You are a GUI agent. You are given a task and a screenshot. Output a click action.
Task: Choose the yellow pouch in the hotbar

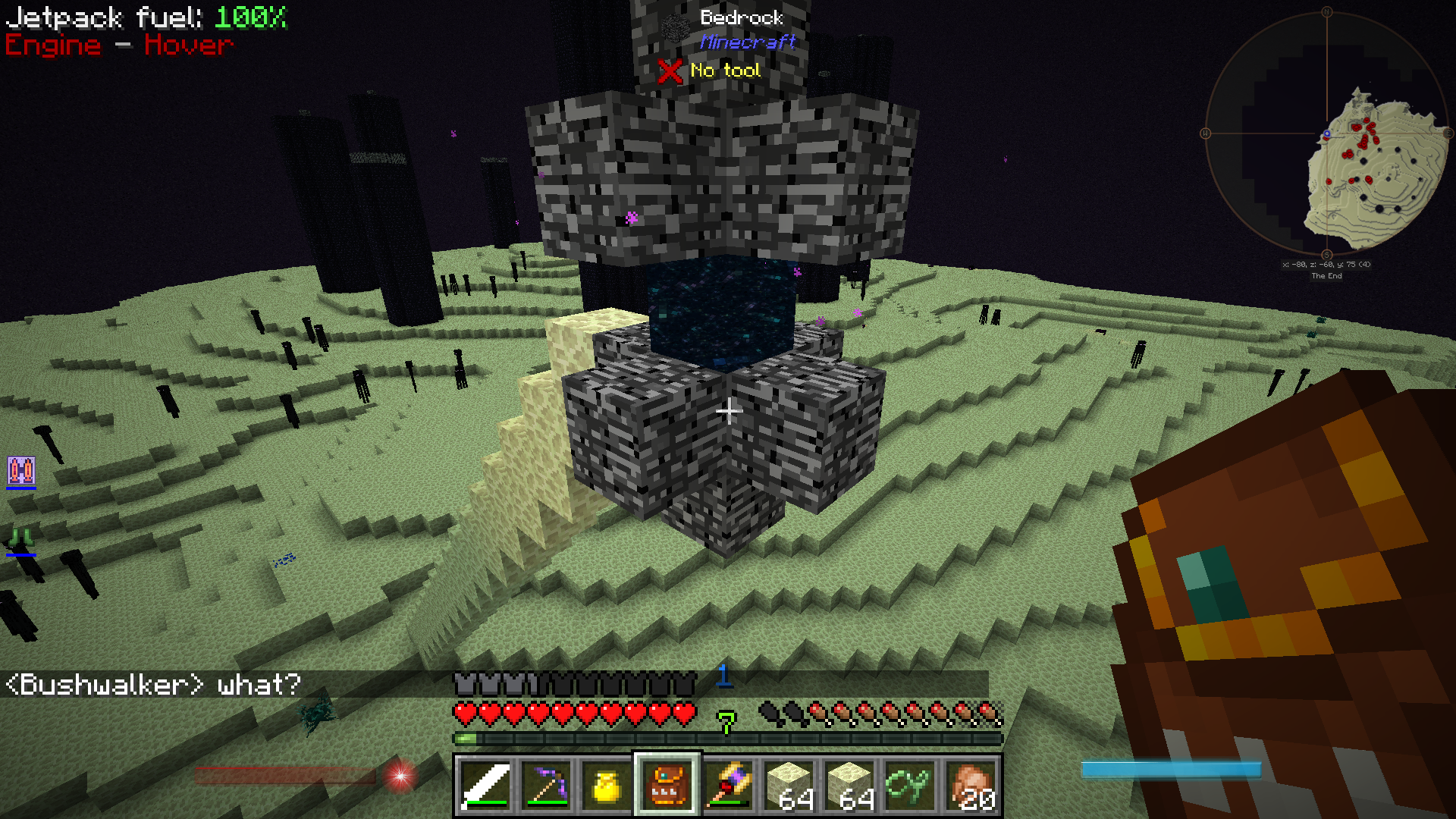point(607,786)
